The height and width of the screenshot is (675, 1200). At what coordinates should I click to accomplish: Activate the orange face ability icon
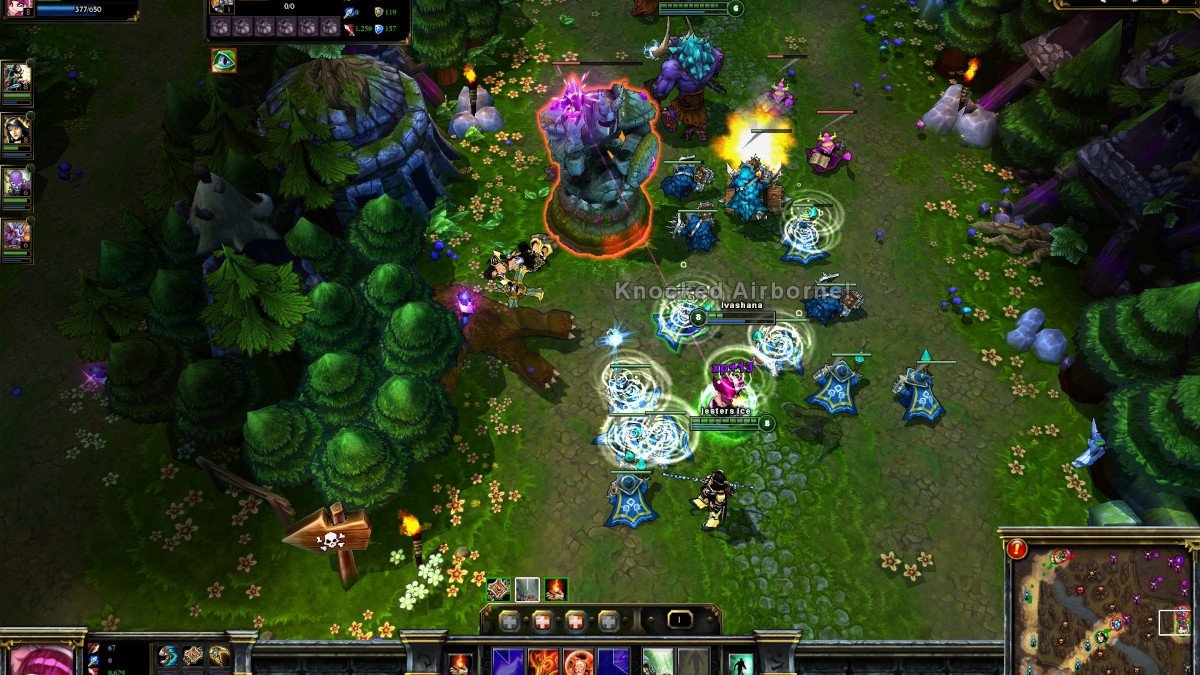click(579, 663)
